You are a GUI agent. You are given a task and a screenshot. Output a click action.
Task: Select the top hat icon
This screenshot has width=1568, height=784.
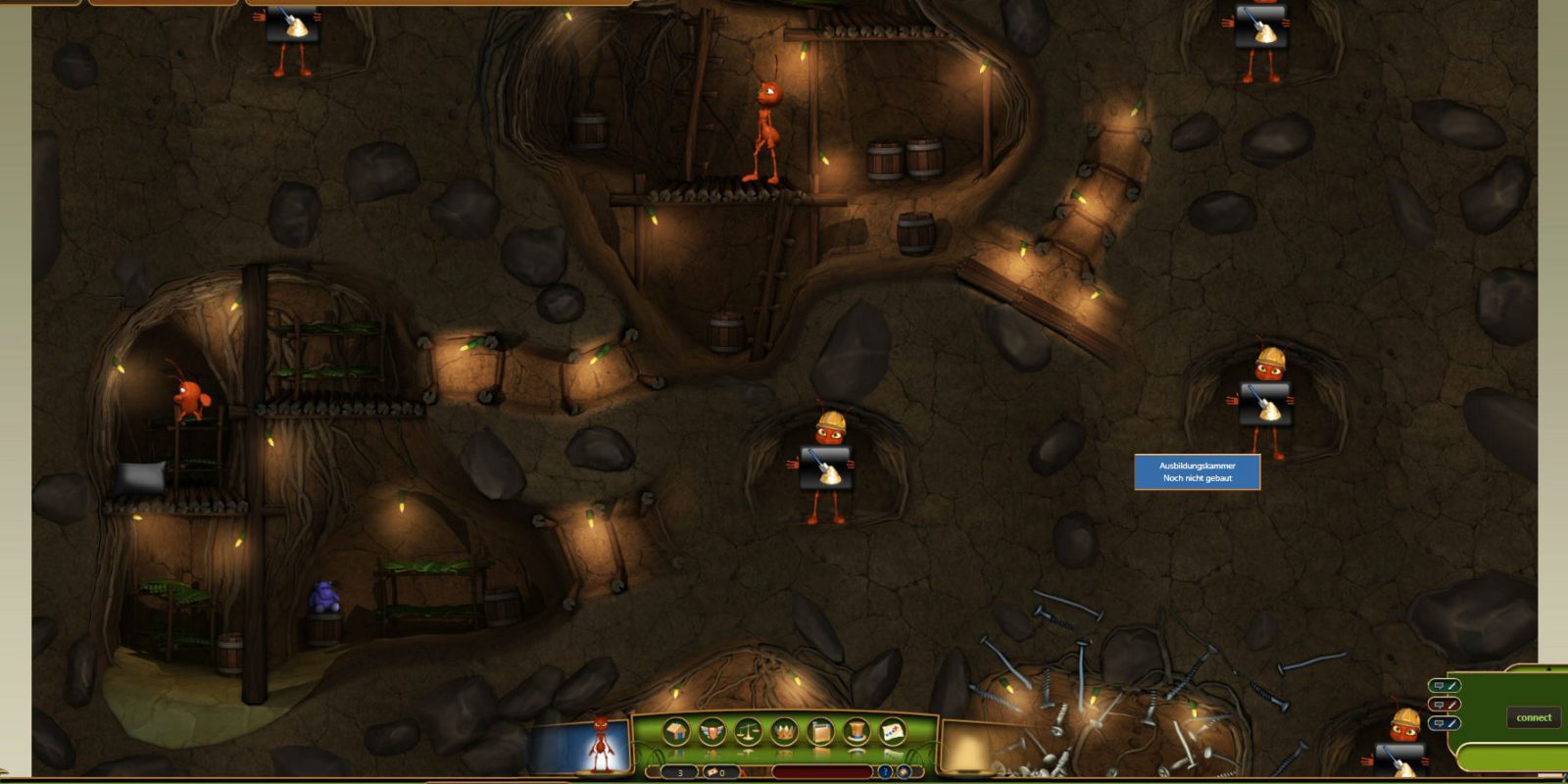857,731
